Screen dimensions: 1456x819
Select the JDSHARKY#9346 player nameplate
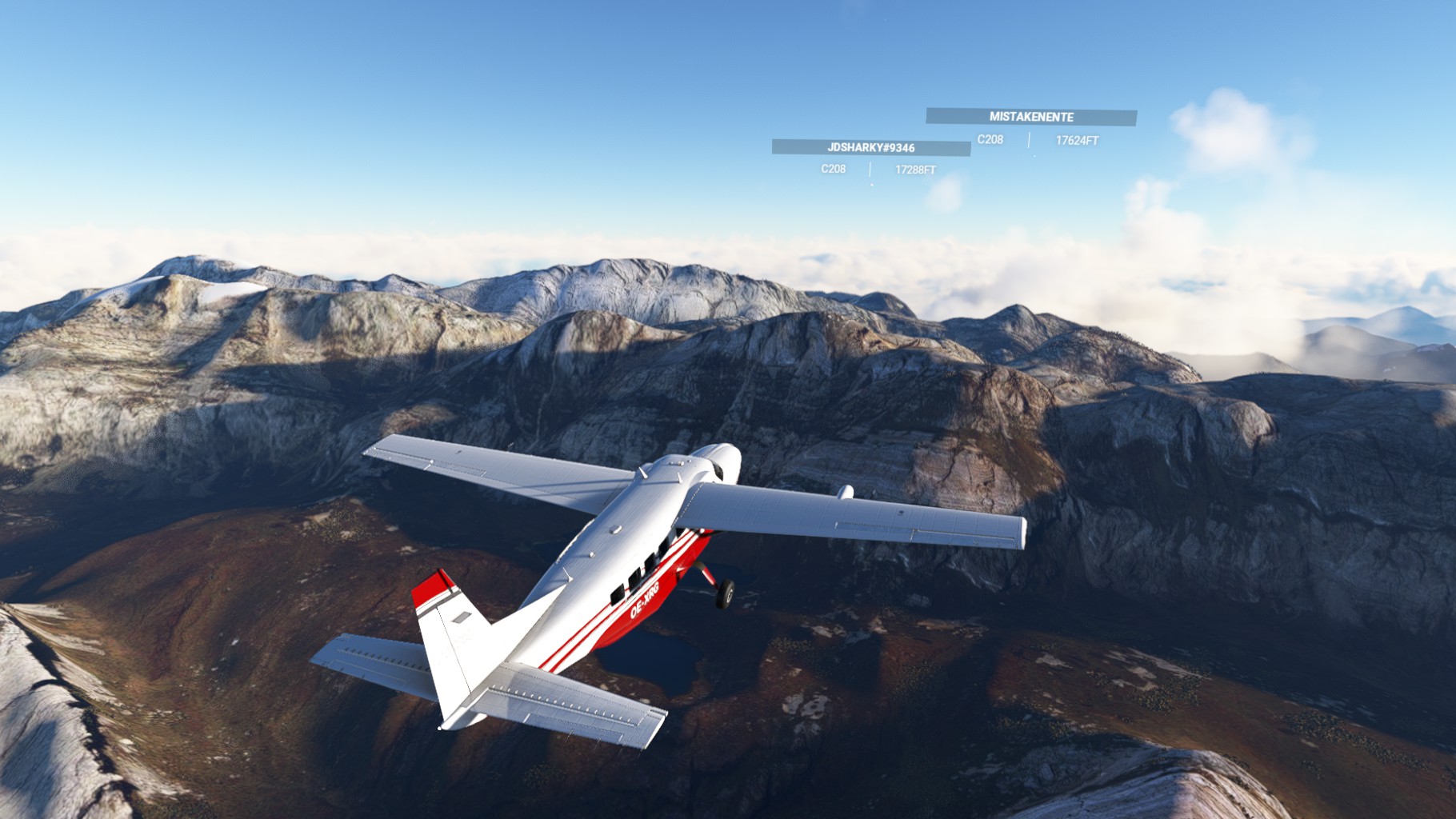pos(870,148)
